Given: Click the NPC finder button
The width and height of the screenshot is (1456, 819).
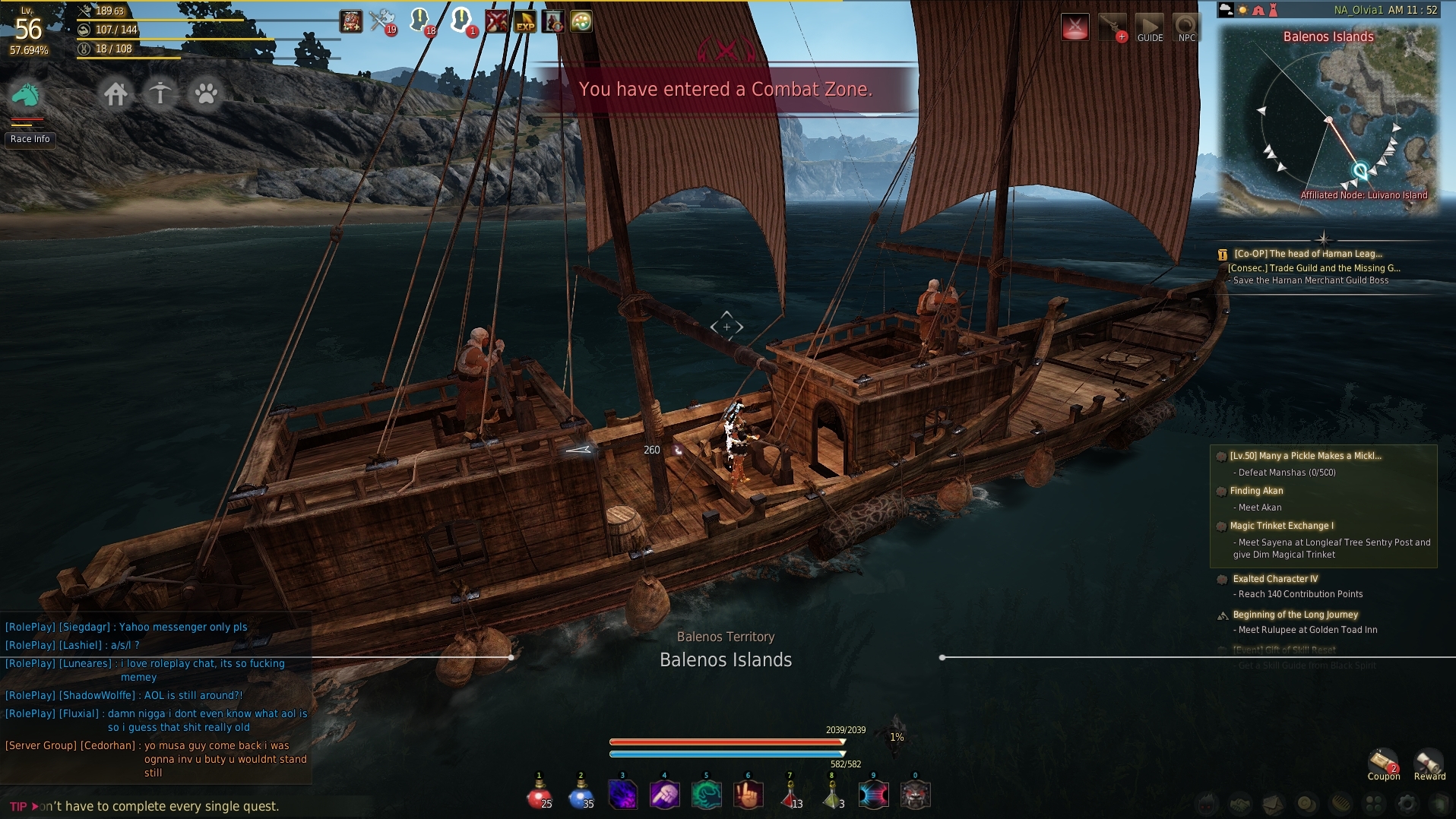Looking at the screenshot, I should [1186, 28].
